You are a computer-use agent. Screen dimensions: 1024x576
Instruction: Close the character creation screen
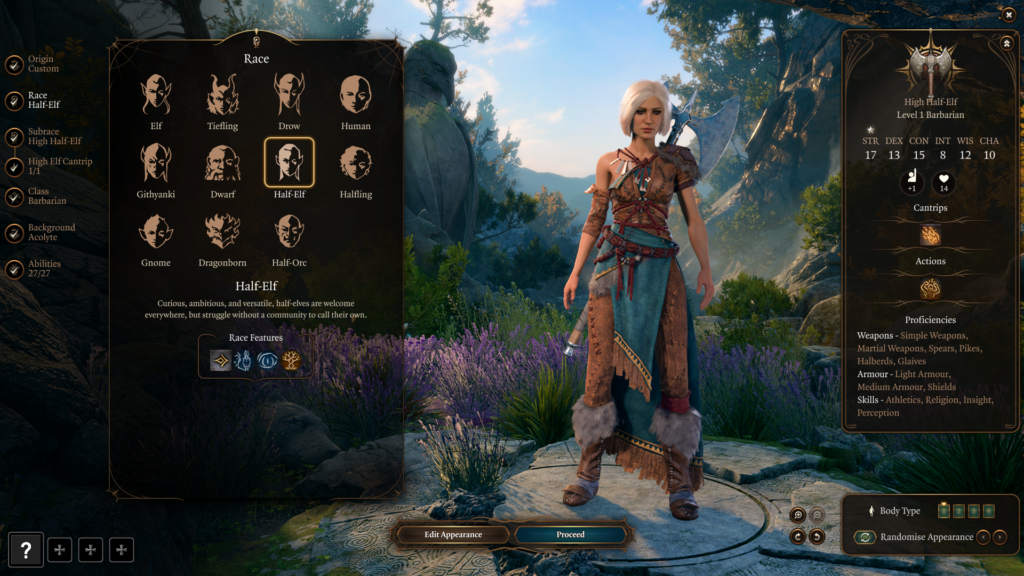(x=1006, y=15)
